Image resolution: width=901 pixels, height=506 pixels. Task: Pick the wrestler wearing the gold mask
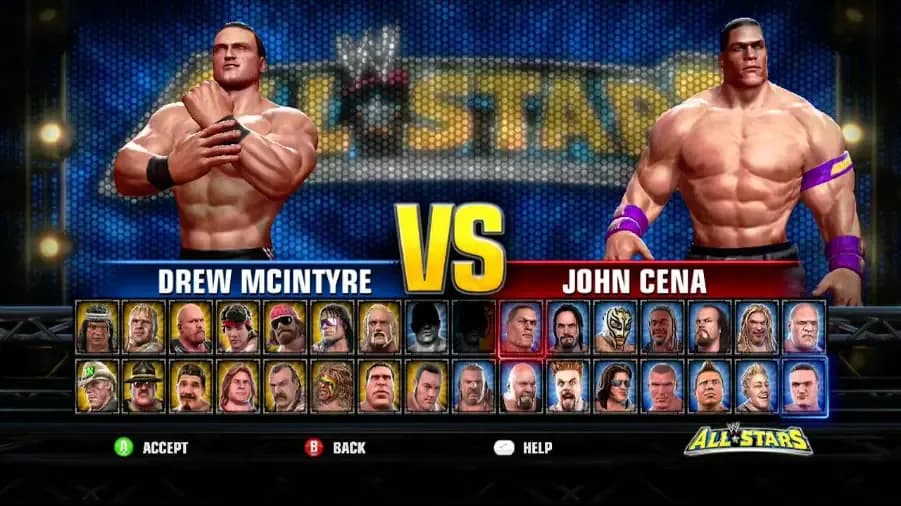click(615, 327)
